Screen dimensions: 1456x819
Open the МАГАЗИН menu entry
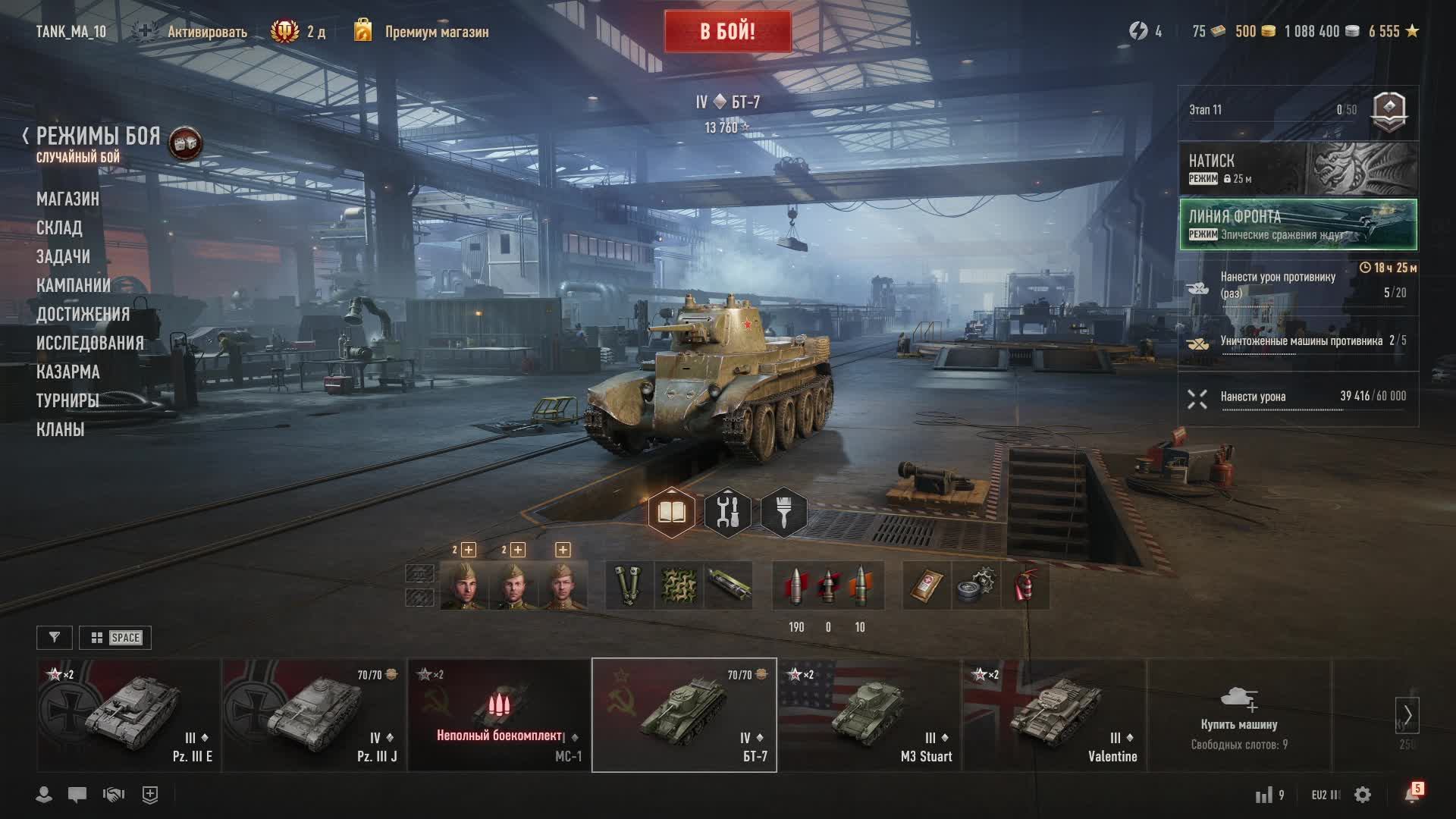click(67, 199)
